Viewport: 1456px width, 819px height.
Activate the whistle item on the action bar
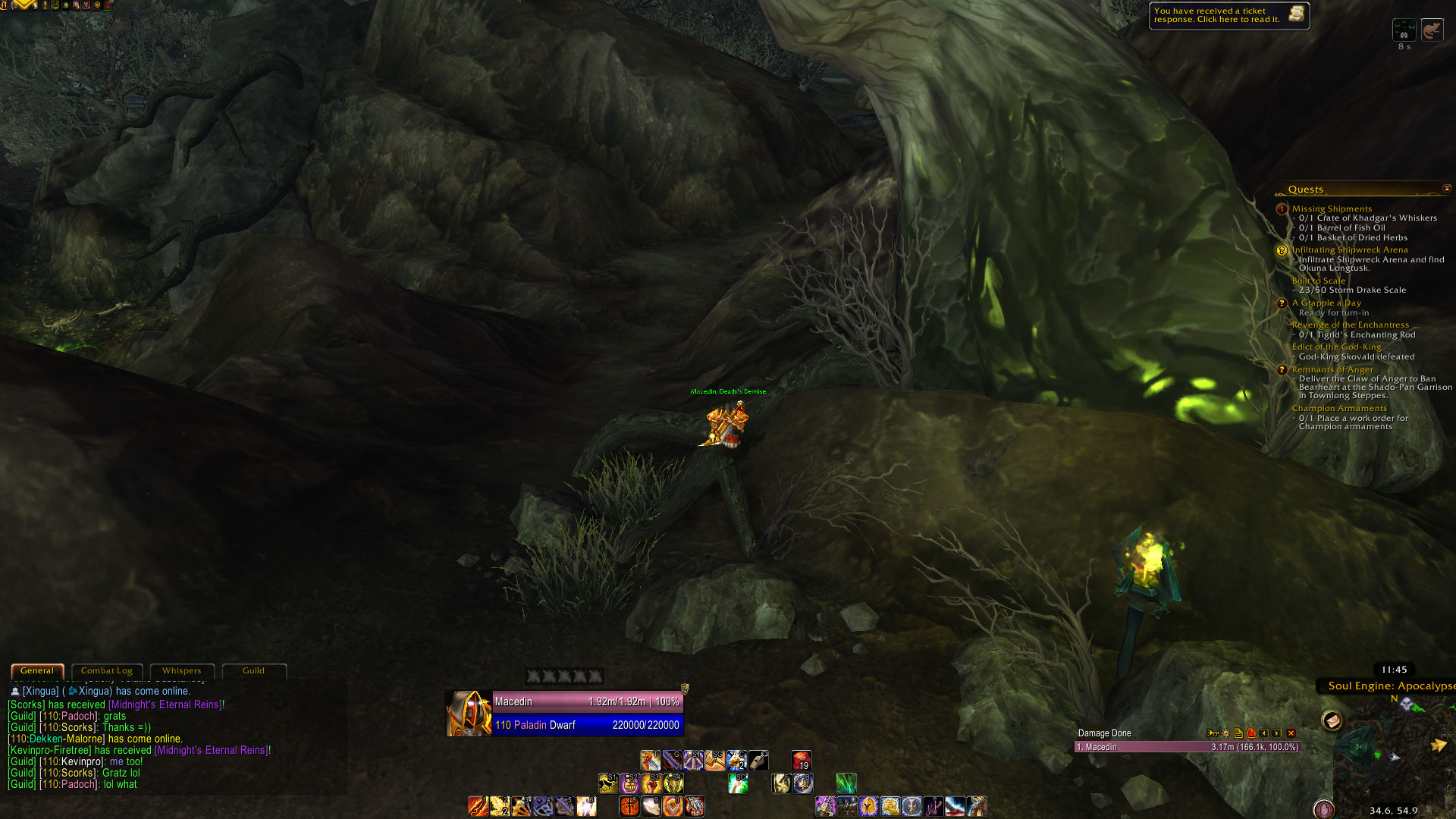click(758, 760)
